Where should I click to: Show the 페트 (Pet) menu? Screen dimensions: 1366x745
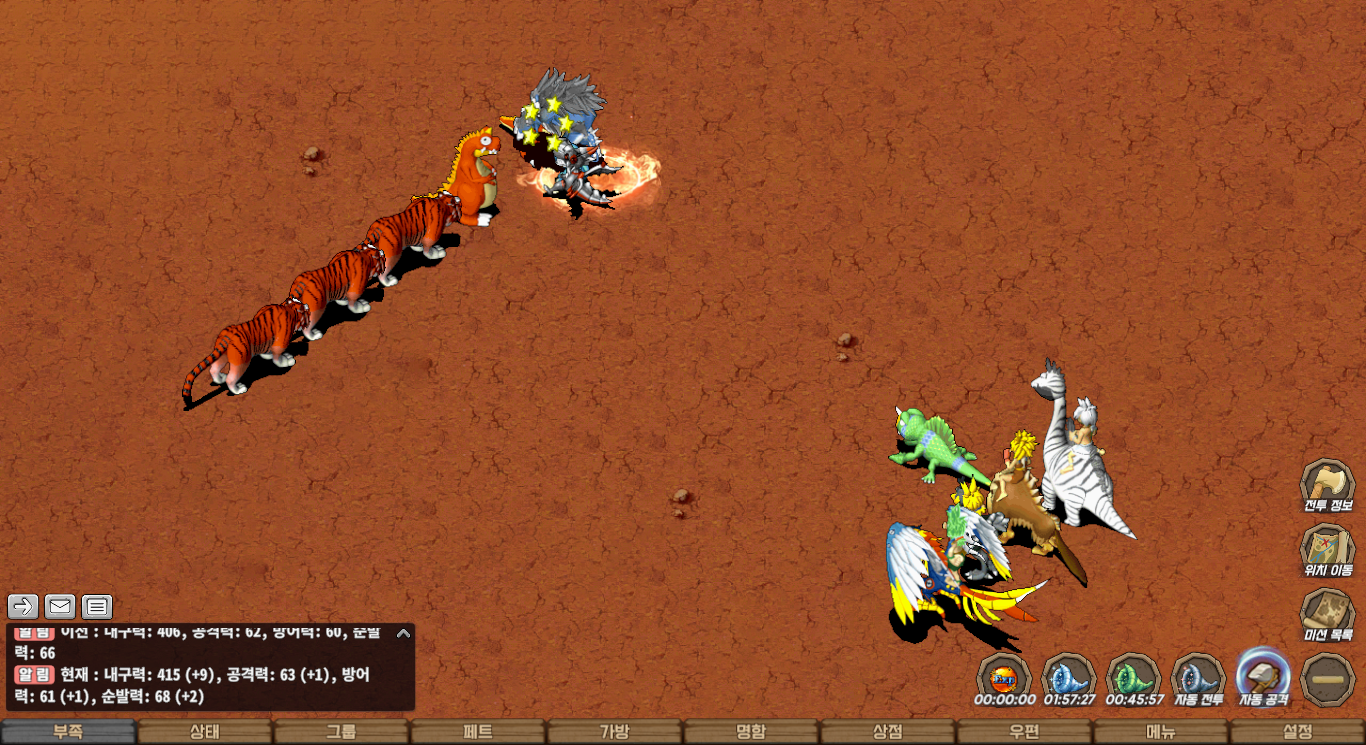click(478, 732)
